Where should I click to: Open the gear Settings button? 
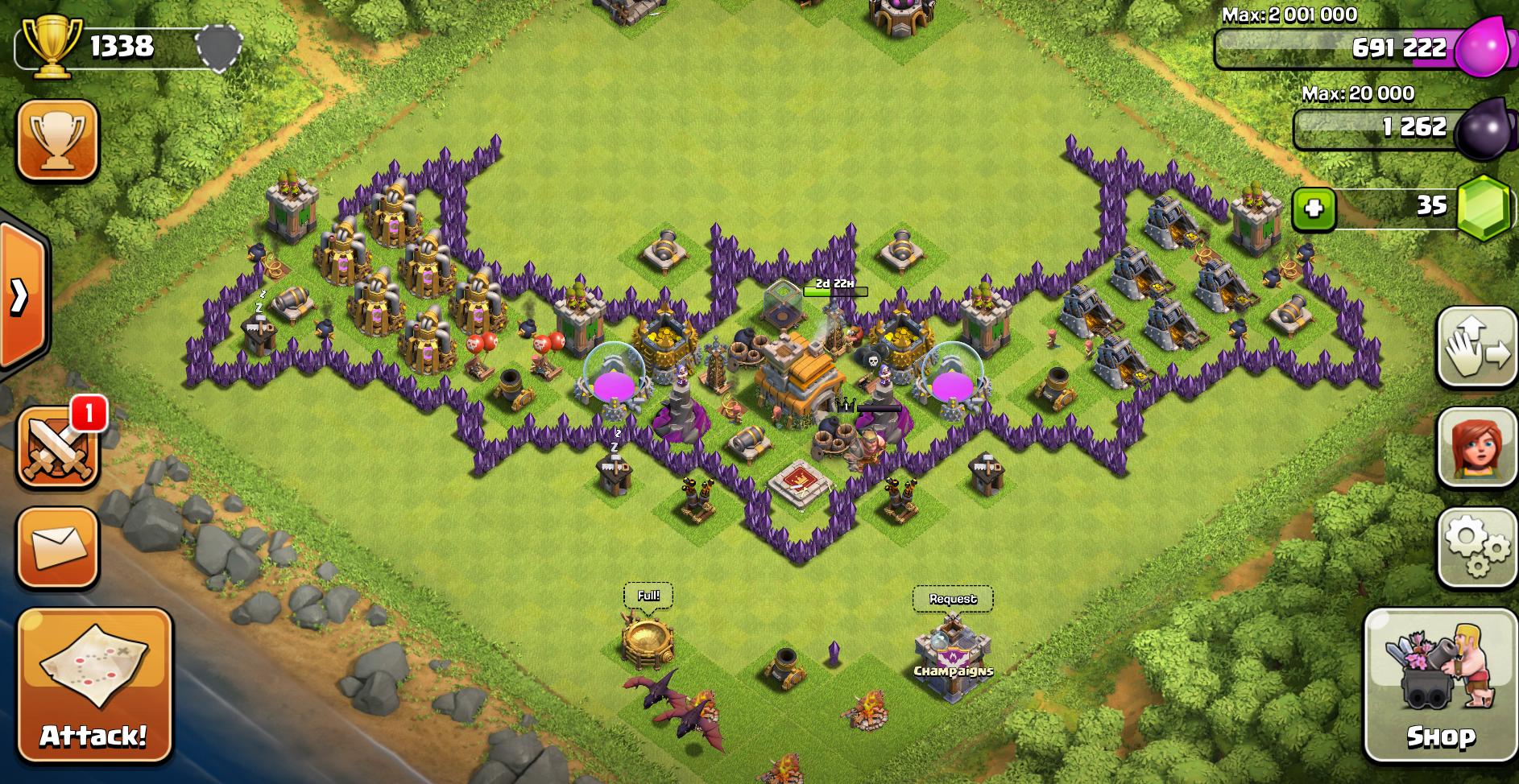point(1477,547)
